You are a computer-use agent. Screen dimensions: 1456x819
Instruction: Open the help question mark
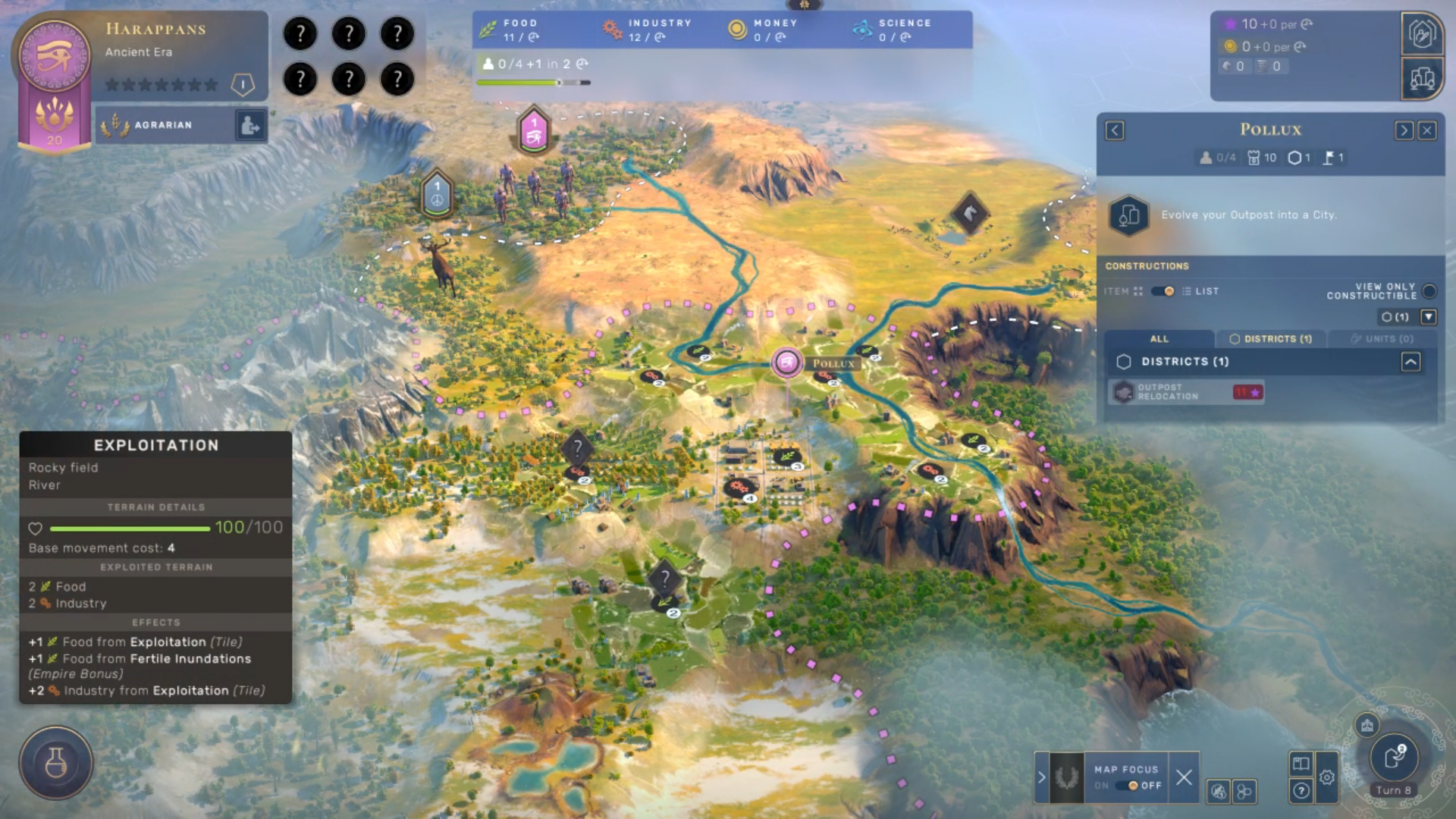(x=1301, y=791)
